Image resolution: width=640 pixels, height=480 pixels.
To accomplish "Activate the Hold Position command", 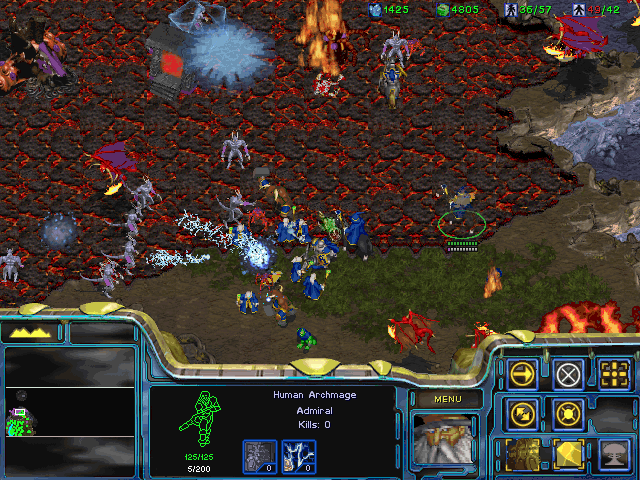I will 569,412.
